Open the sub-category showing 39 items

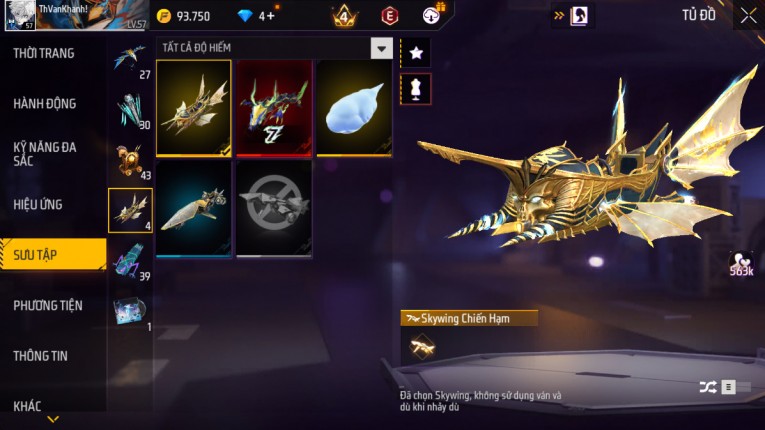[x=130, y=262]
